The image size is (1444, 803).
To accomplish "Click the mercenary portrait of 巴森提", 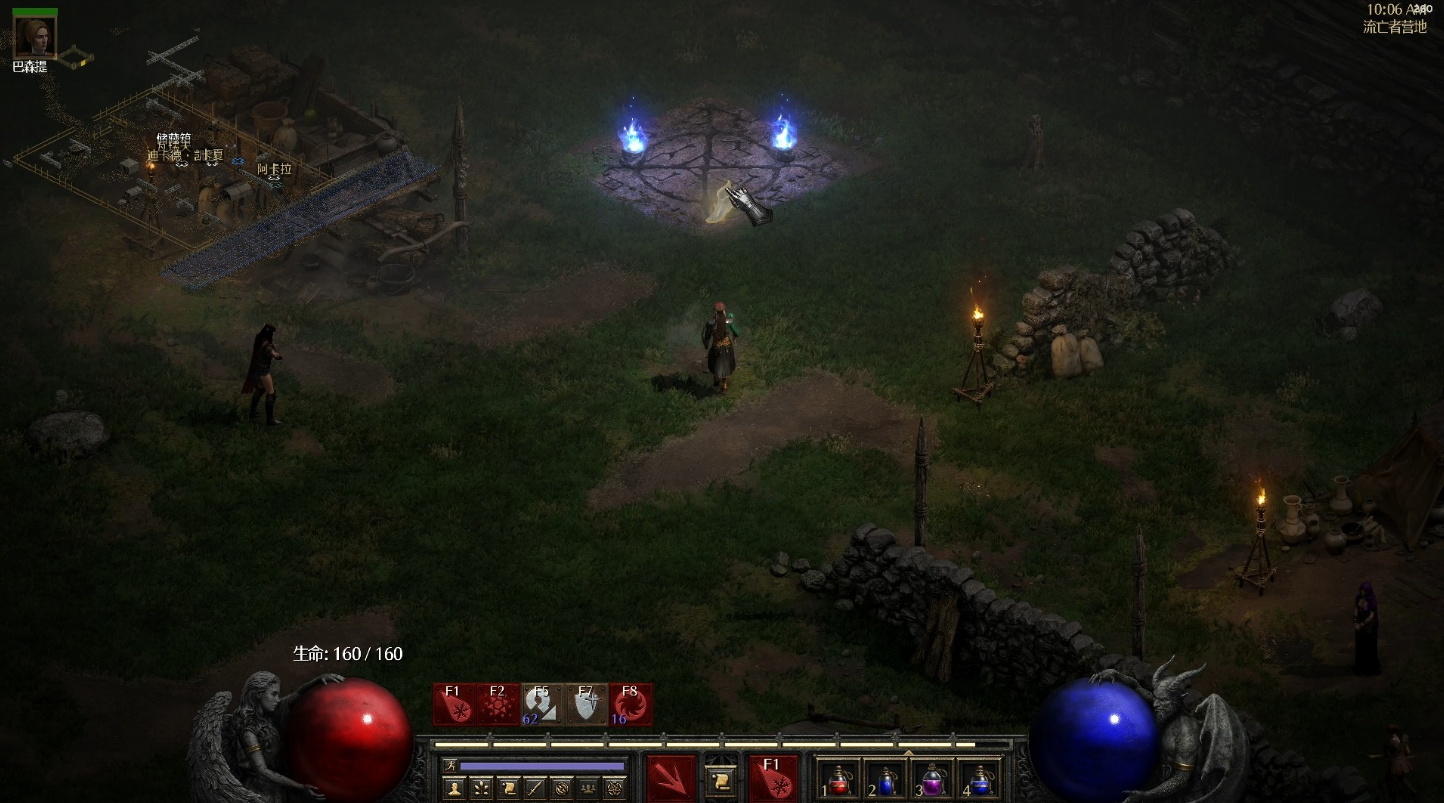I will tap(35, 37).
